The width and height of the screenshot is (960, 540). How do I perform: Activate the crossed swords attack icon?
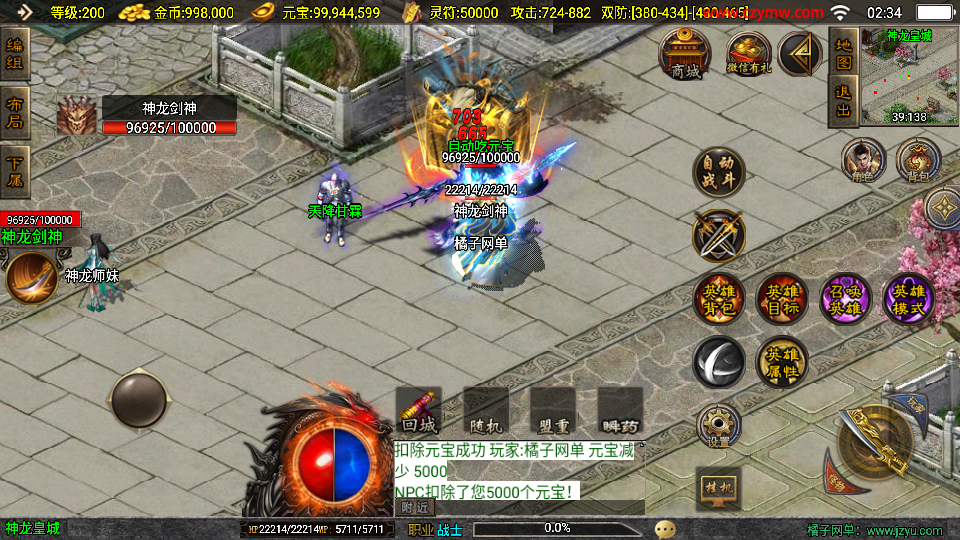tap(719, 236)
